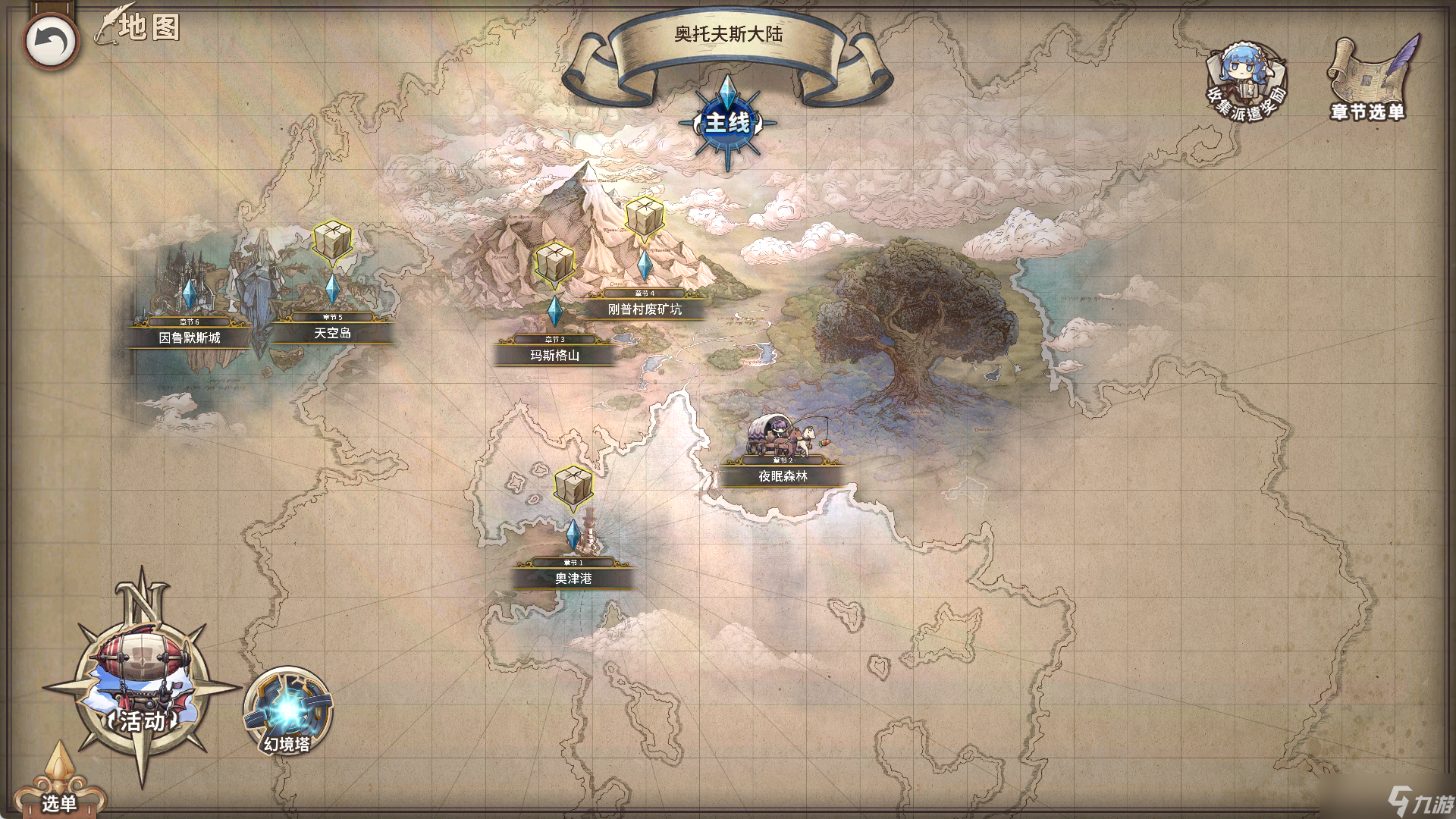
Task: Go back with the return arrow button
Action: (x=51, y=41)
